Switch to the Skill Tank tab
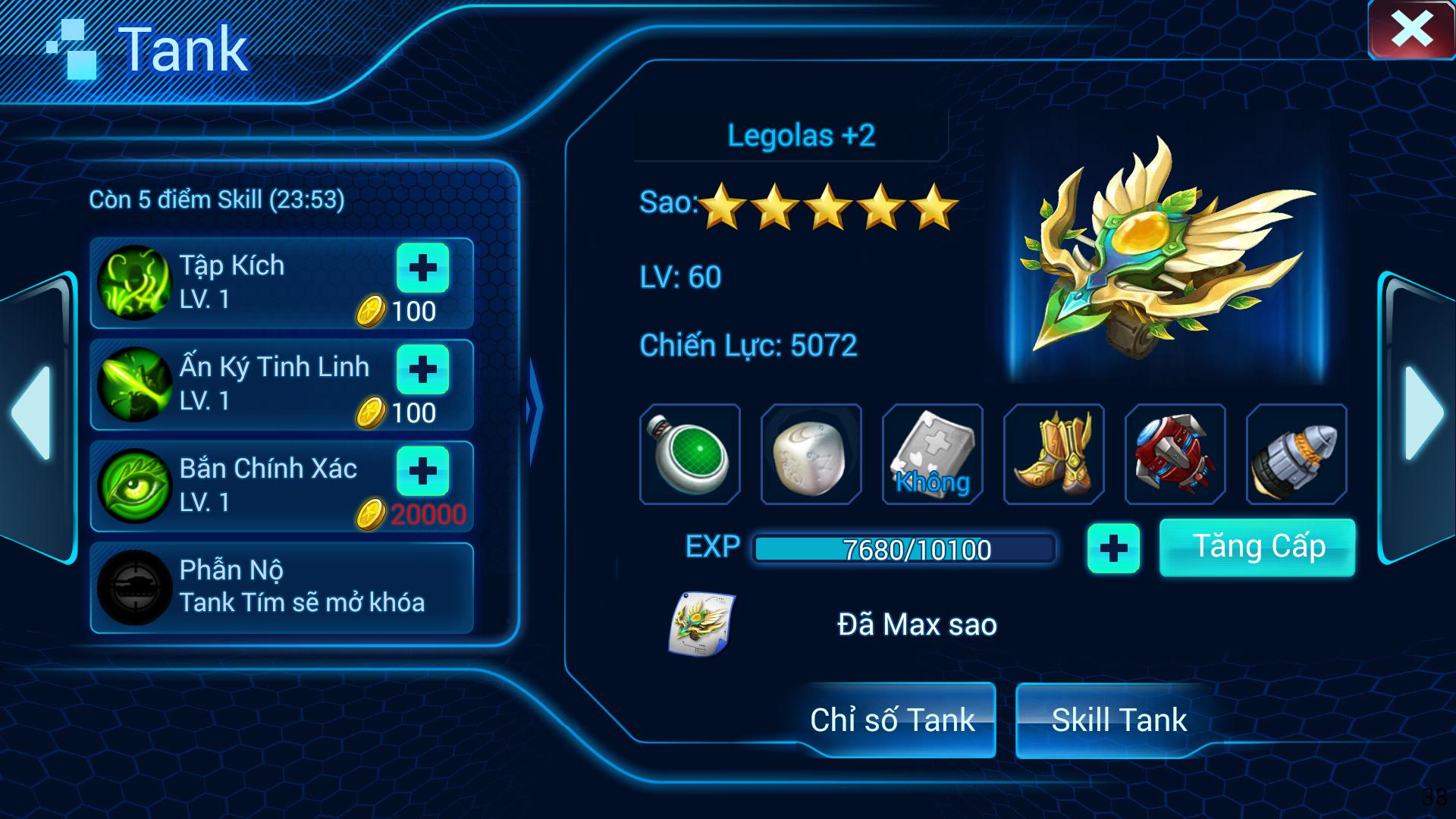The width and height of the screenshot is (1456, 819). (1119, 720)
